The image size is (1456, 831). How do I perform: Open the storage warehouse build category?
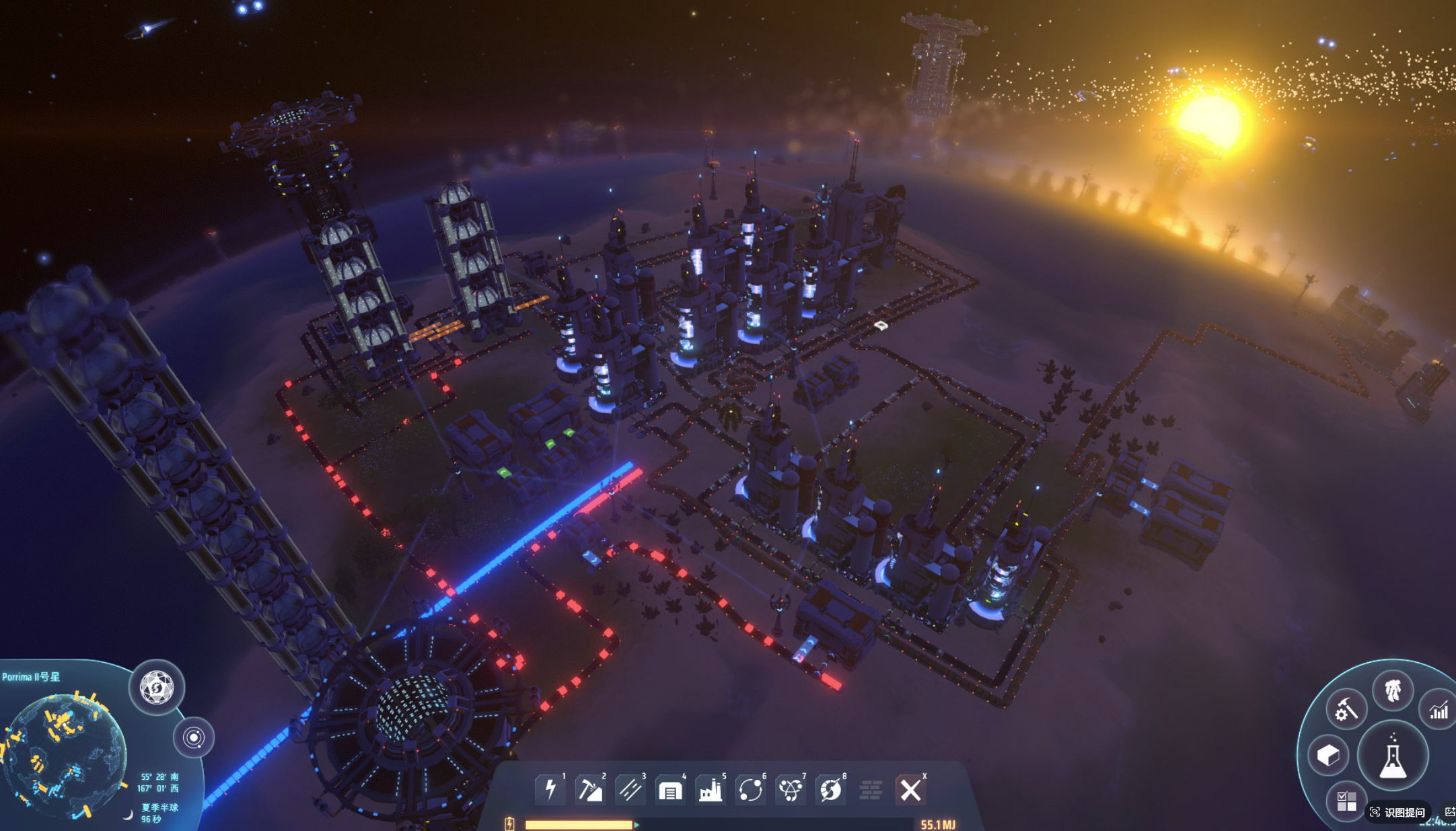click(x=670, y=790)
